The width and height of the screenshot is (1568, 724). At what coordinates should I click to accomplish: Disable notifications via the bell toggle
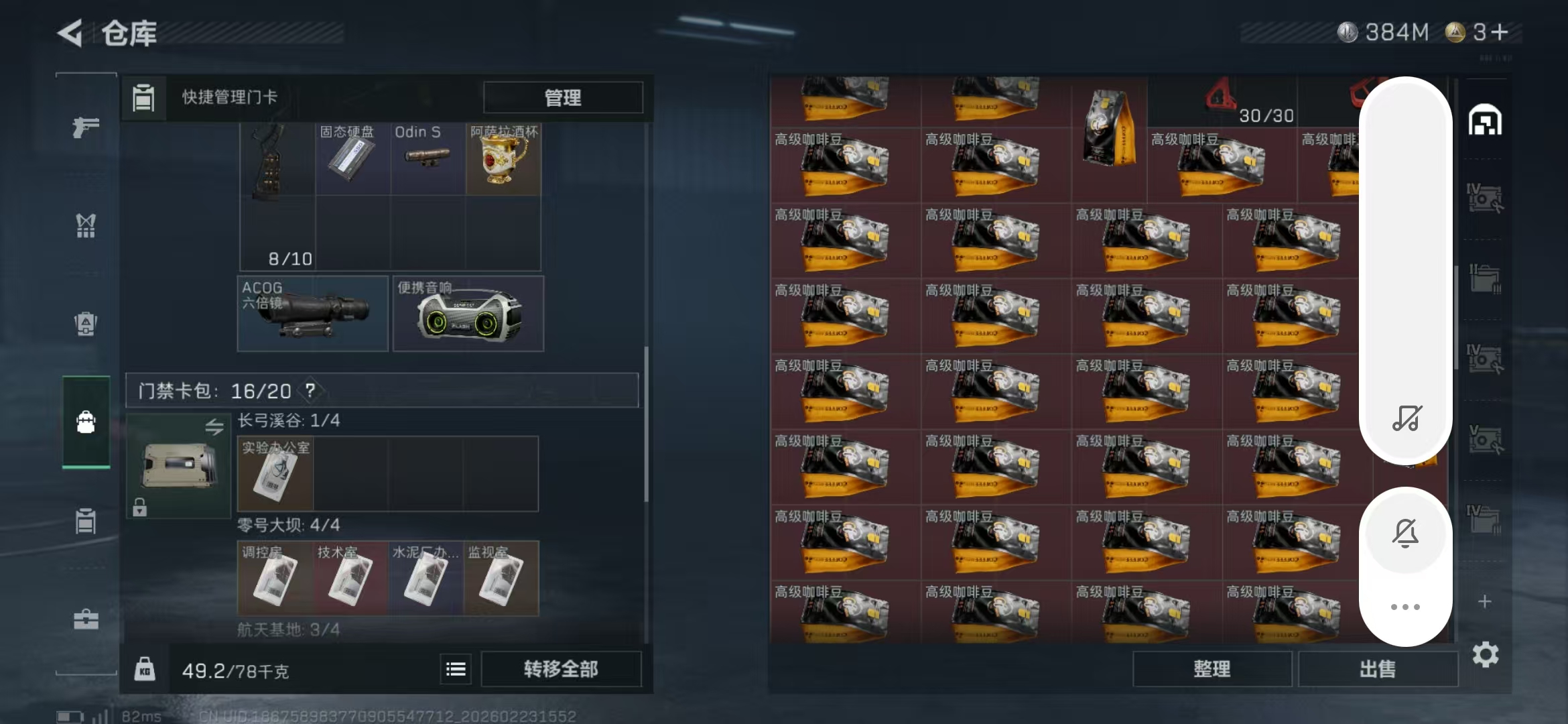[x=1405, y=533]
